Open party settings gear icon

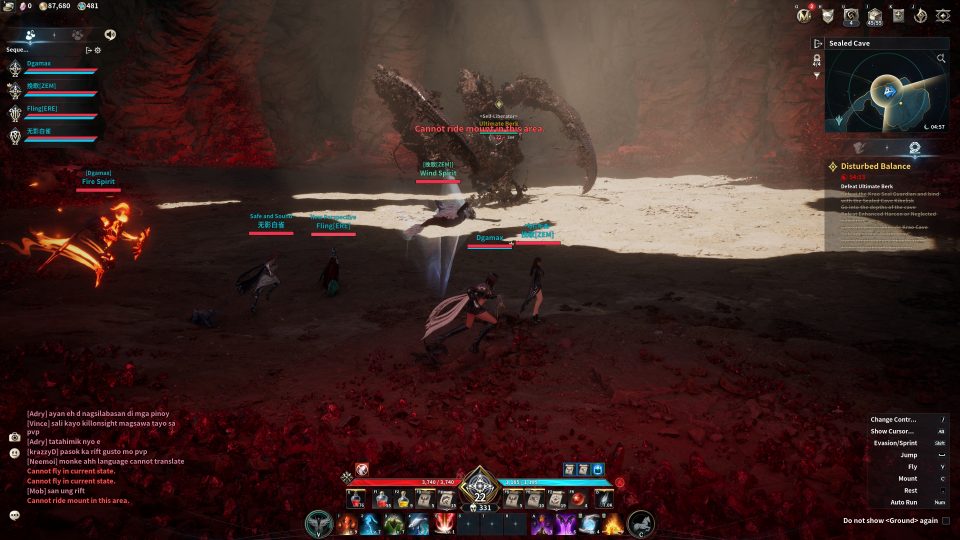pyautogui.click(x=97, y=50)
